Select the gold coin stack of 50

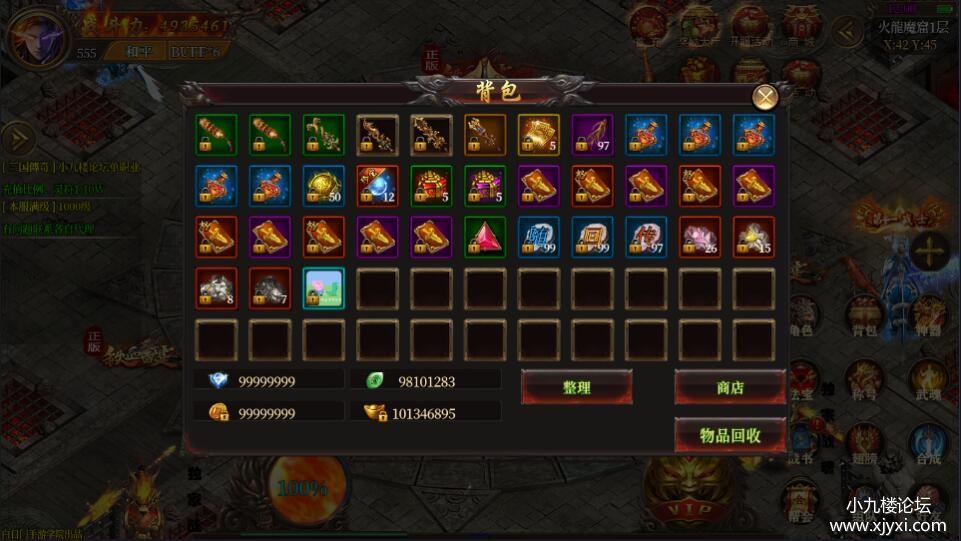tap(323, 186)
